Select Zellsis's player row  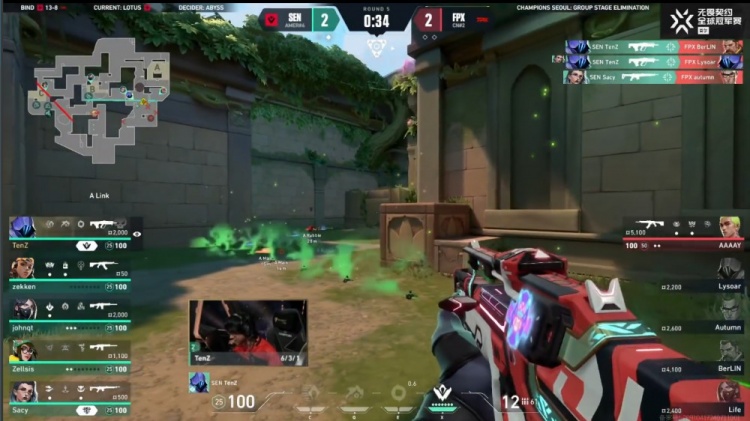(70, 350)
